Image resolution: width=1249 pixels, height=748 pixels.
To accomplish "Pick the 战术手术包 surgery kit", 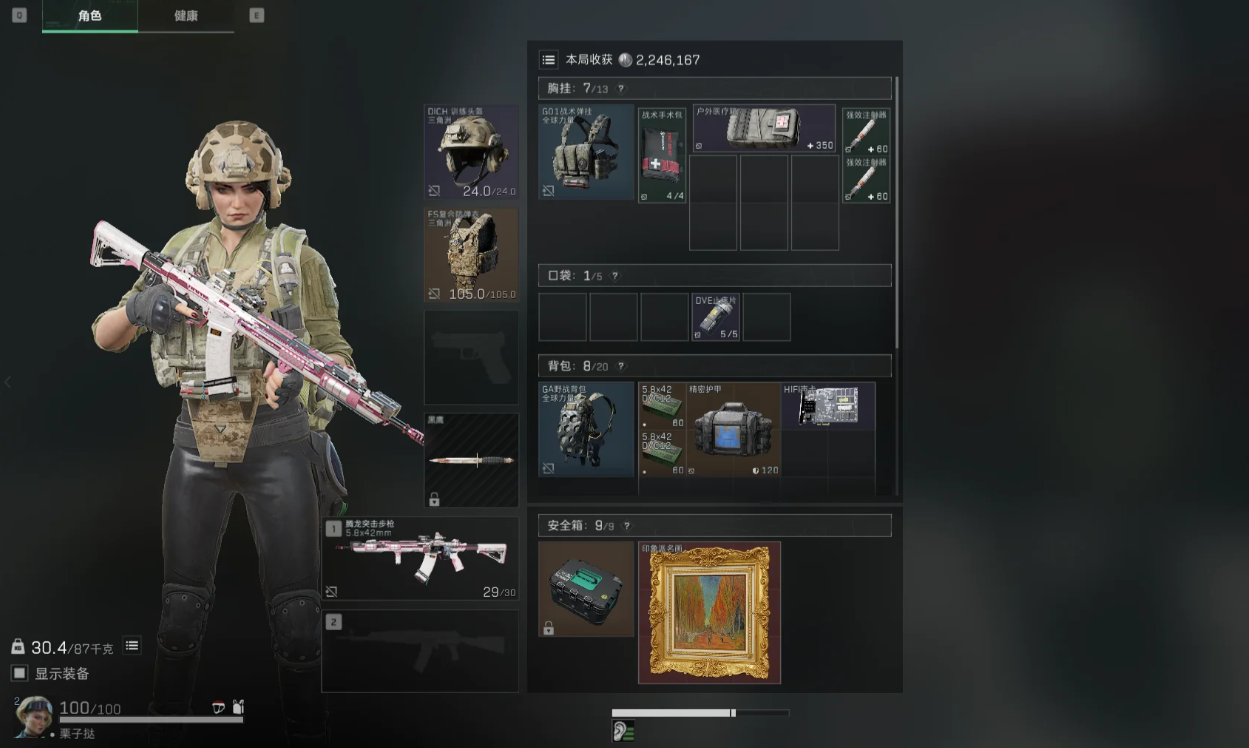I will pyautogui.click(x=662, y=156).
